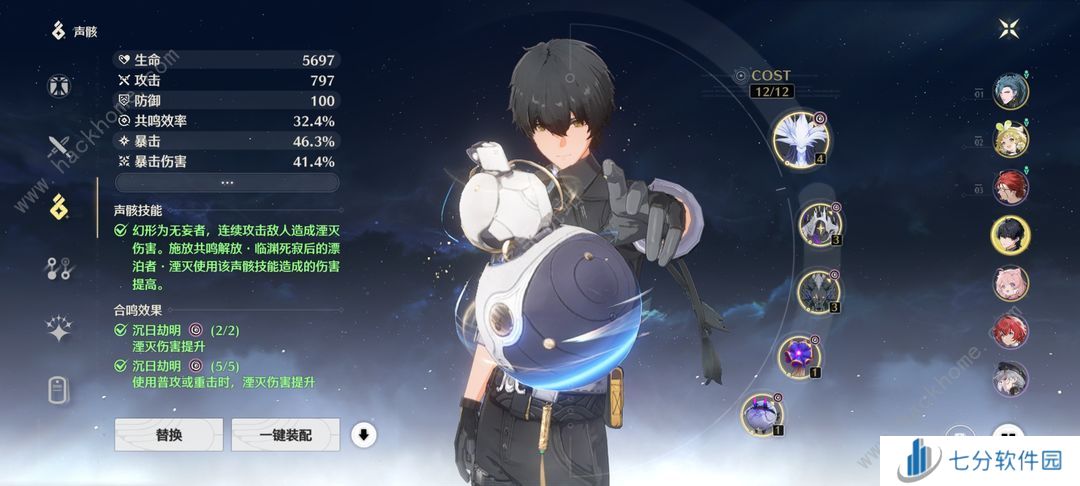Choose the silver-haired character portrait
Screen dimensions: 1080x486
click(x=1010, y=378)
